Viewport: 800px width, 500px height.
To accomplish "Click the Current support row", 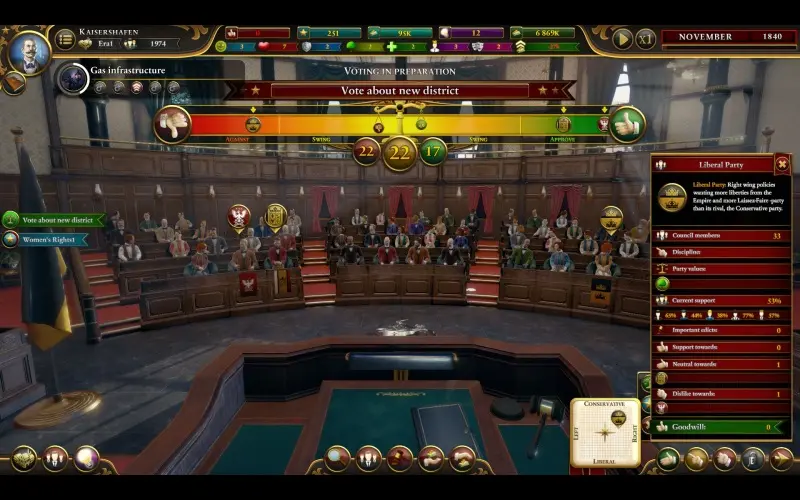I will (x=720, y=300).
